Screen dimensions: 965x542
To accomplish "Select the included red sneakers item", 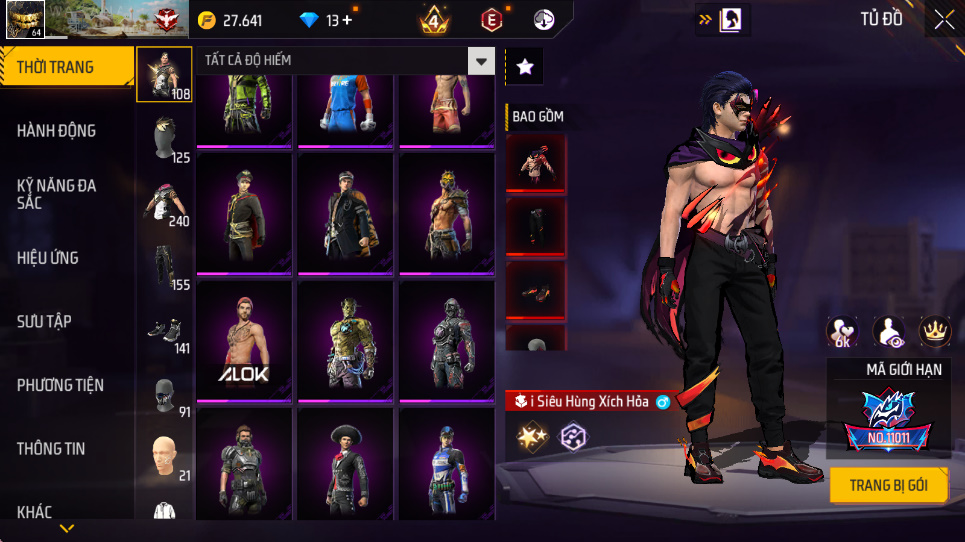I will (536, 291).
